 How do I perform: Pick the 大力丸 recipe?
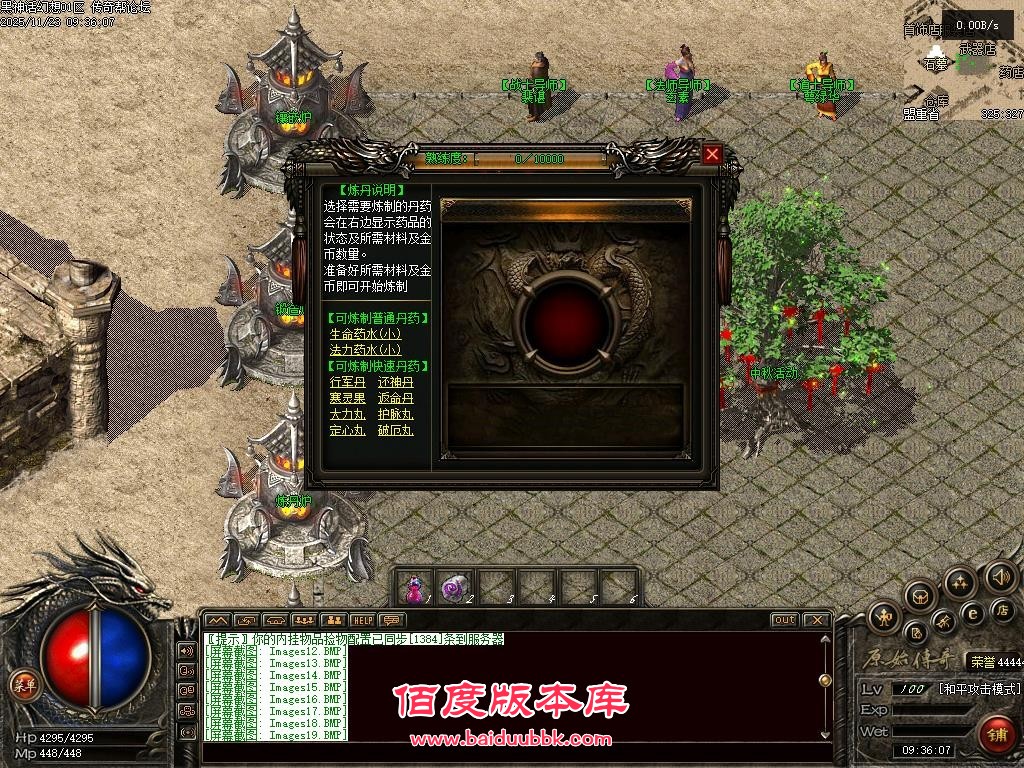(349, 414)
